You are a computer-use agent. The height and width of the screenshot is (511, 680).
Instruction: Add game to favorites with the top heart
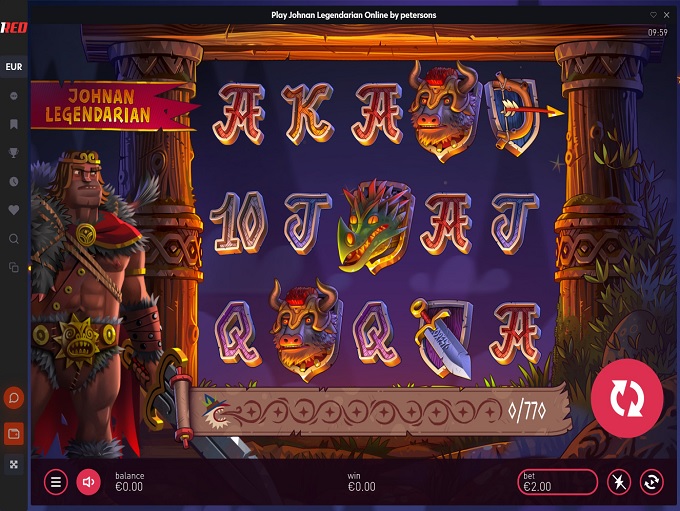(x=653, y=15)
